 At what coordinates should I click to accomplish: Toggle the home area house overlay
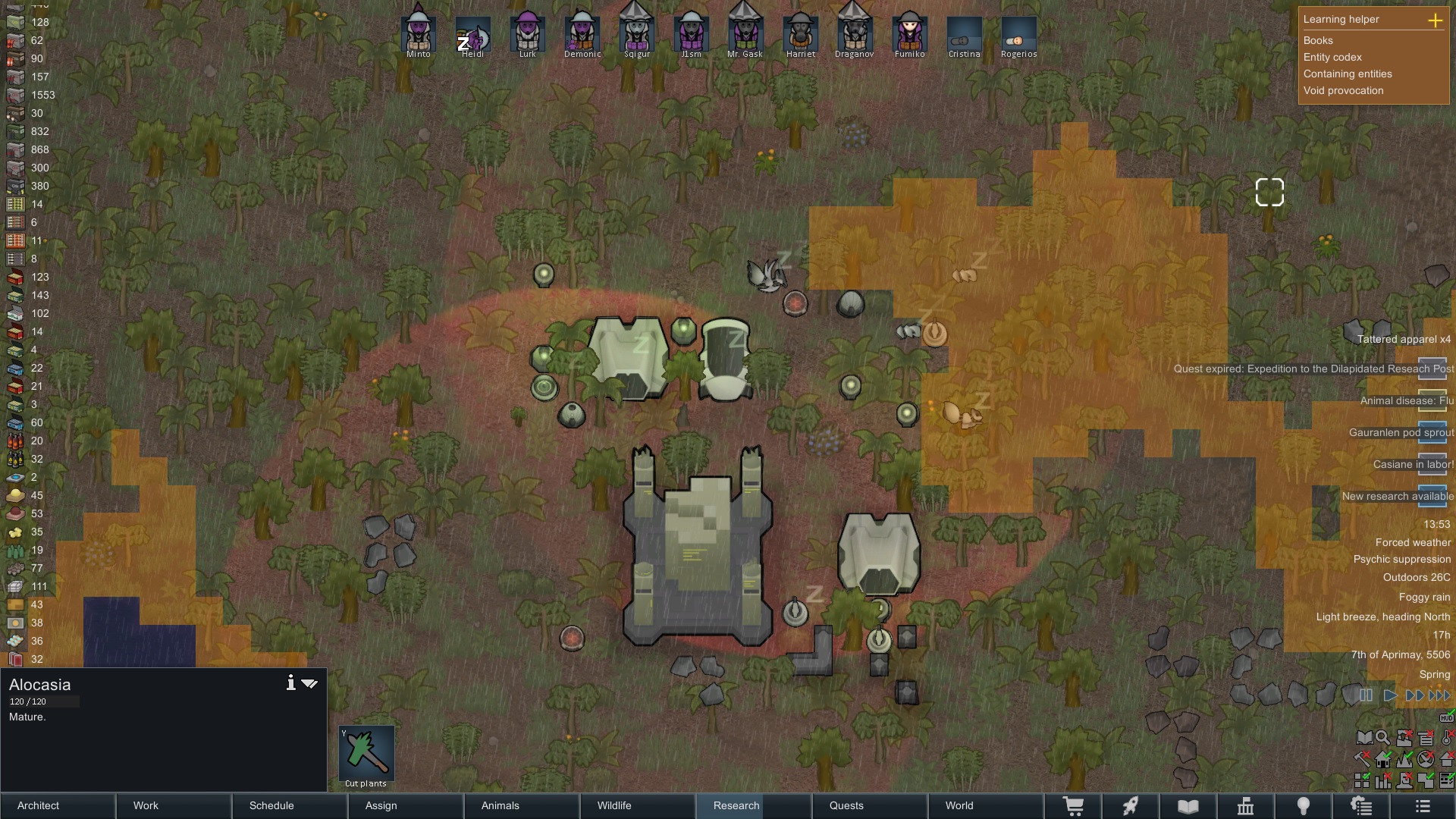(1383, 759)
